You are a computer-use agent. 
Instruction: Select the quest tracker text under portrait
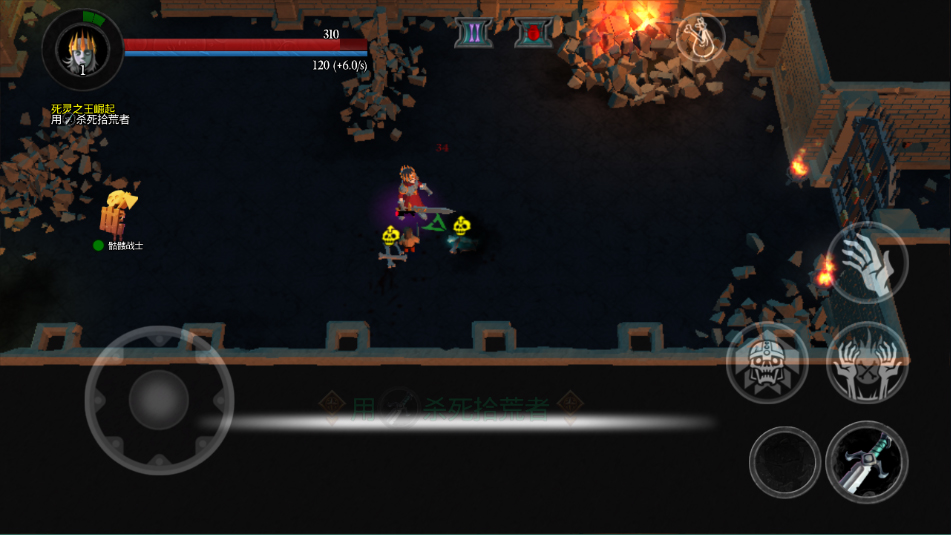90,114
